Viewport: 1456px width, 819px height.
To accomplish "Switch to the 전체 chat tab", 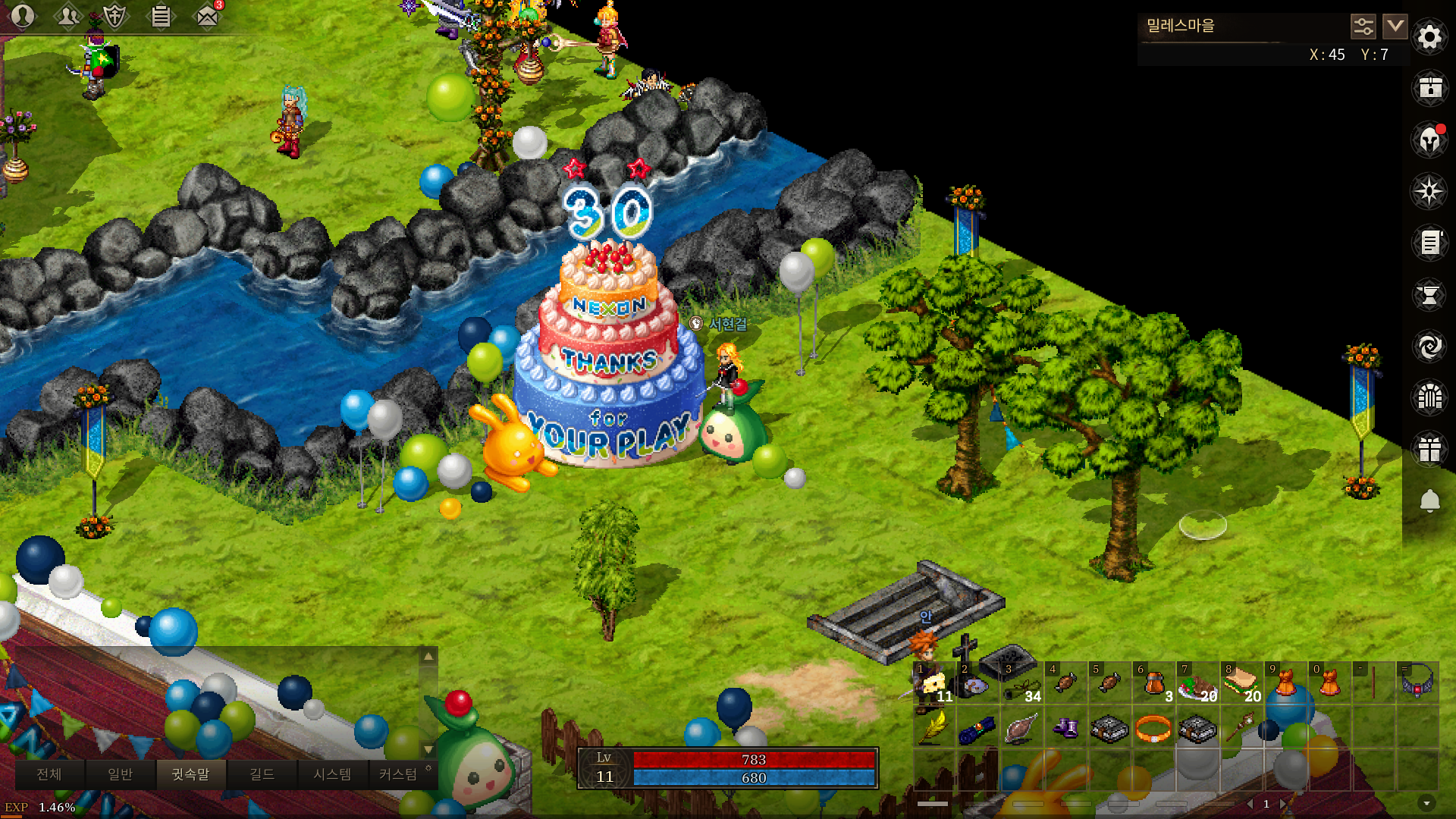I will coord(49,774).
